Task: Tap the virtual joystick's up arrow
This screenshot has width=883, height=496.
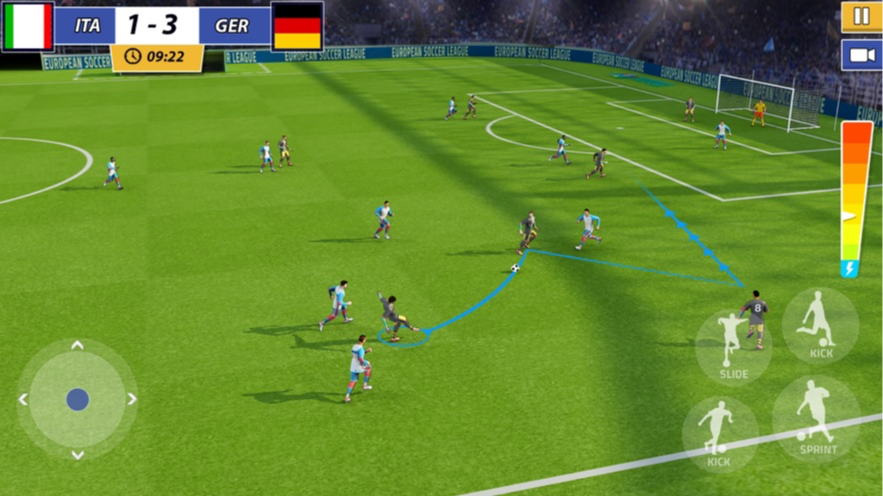Action: [x=77, y=346]
